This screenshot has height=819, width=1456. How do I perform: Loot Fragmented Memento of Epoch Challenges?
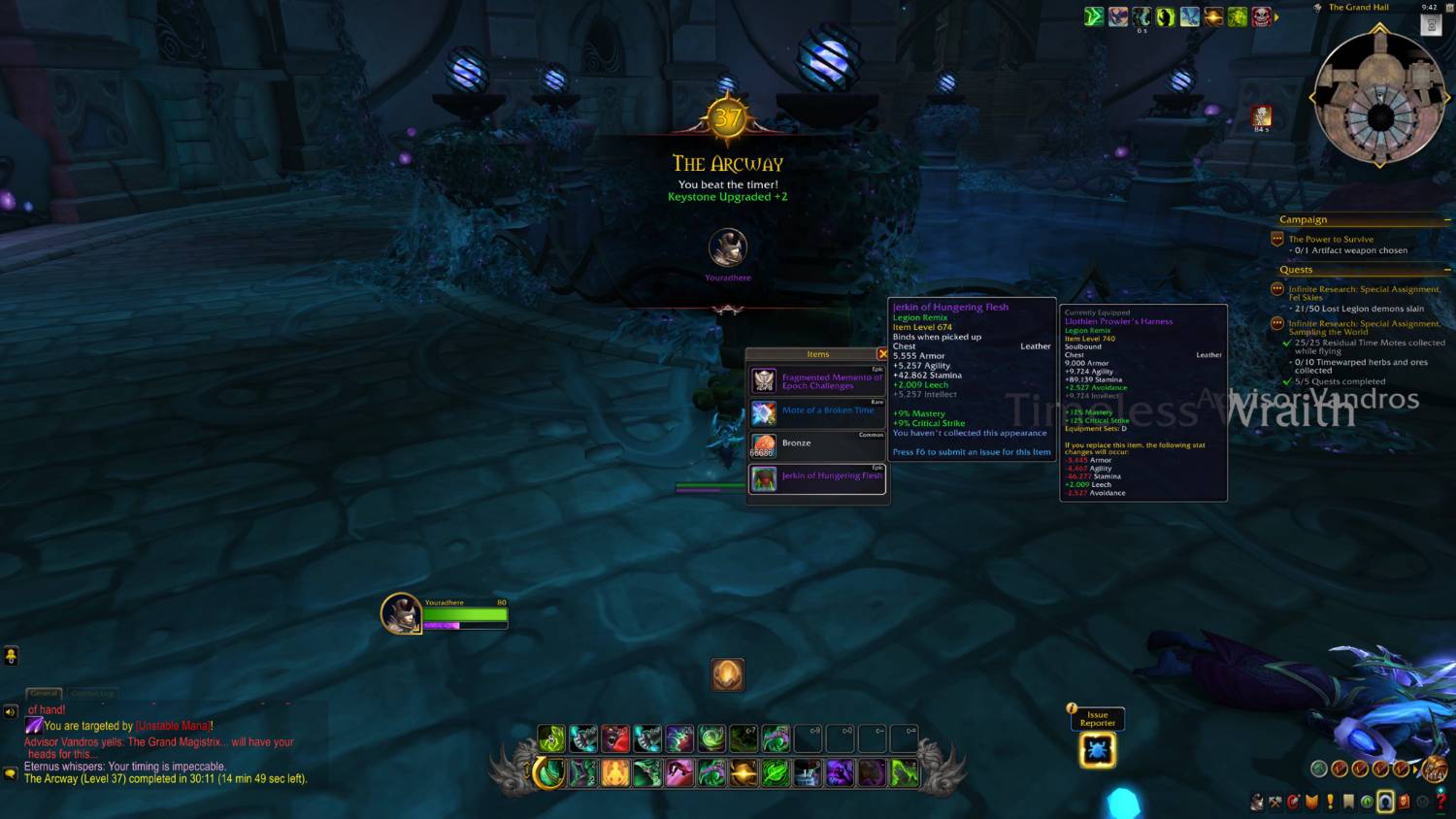tap(817, 381)
